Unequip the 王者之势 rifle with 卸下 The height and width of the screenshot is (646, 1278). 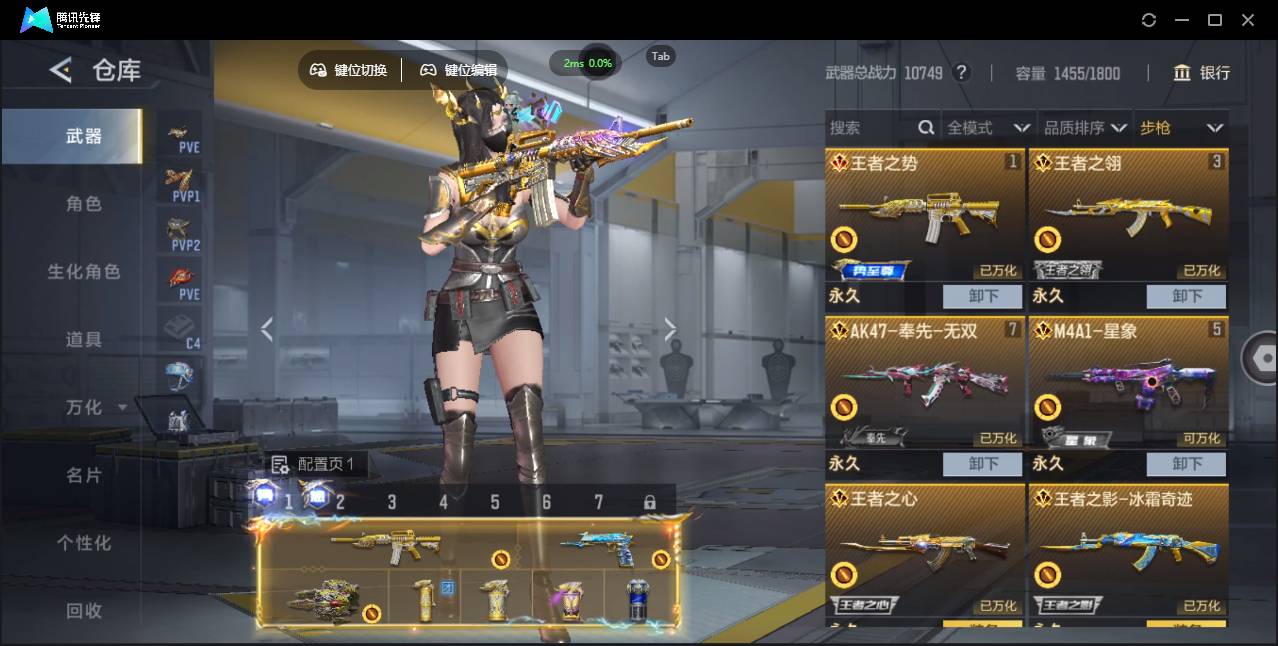983,296
